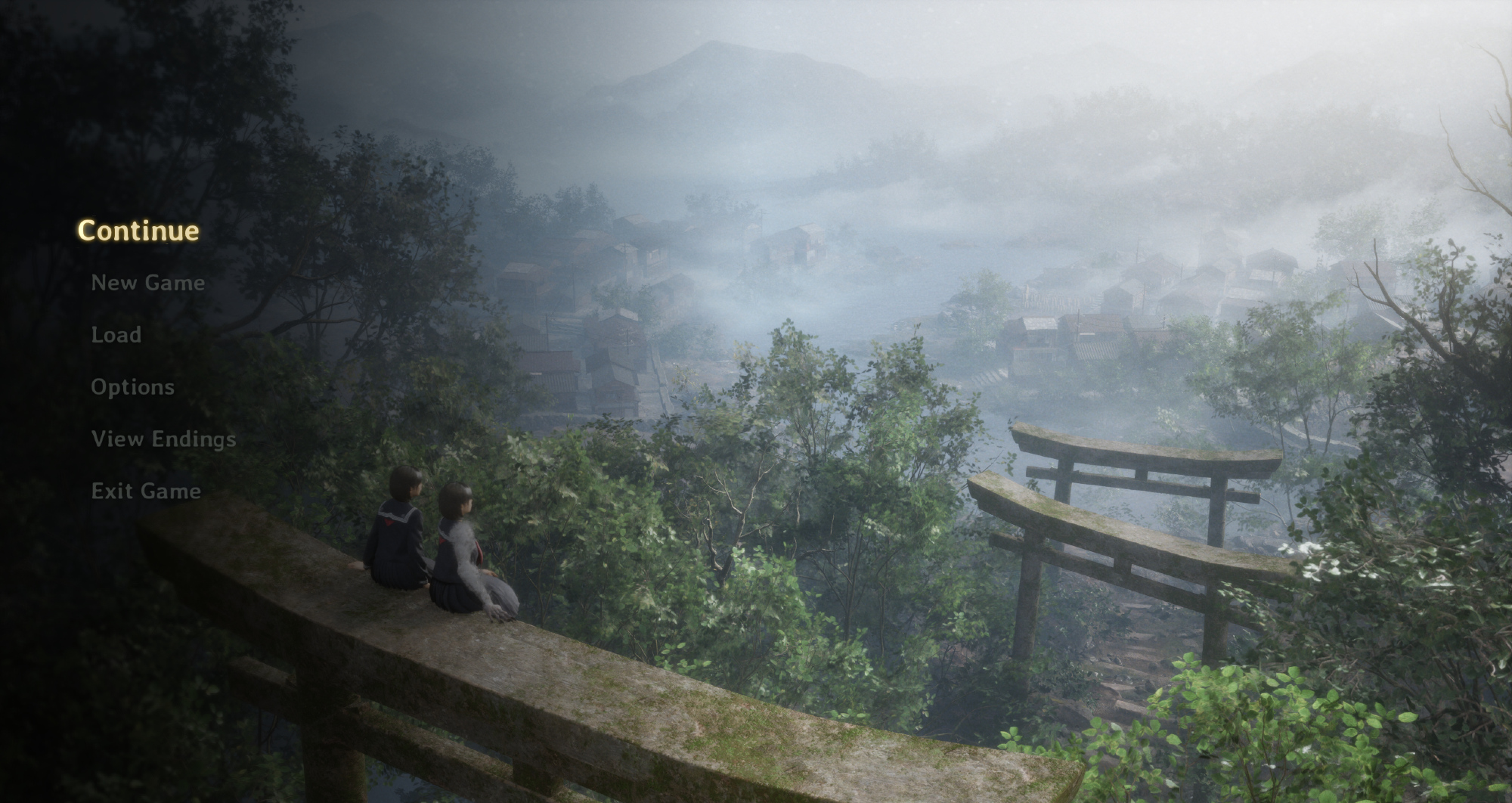Choose View Endings
The image size is (1512, 803).
click(163, 439)
